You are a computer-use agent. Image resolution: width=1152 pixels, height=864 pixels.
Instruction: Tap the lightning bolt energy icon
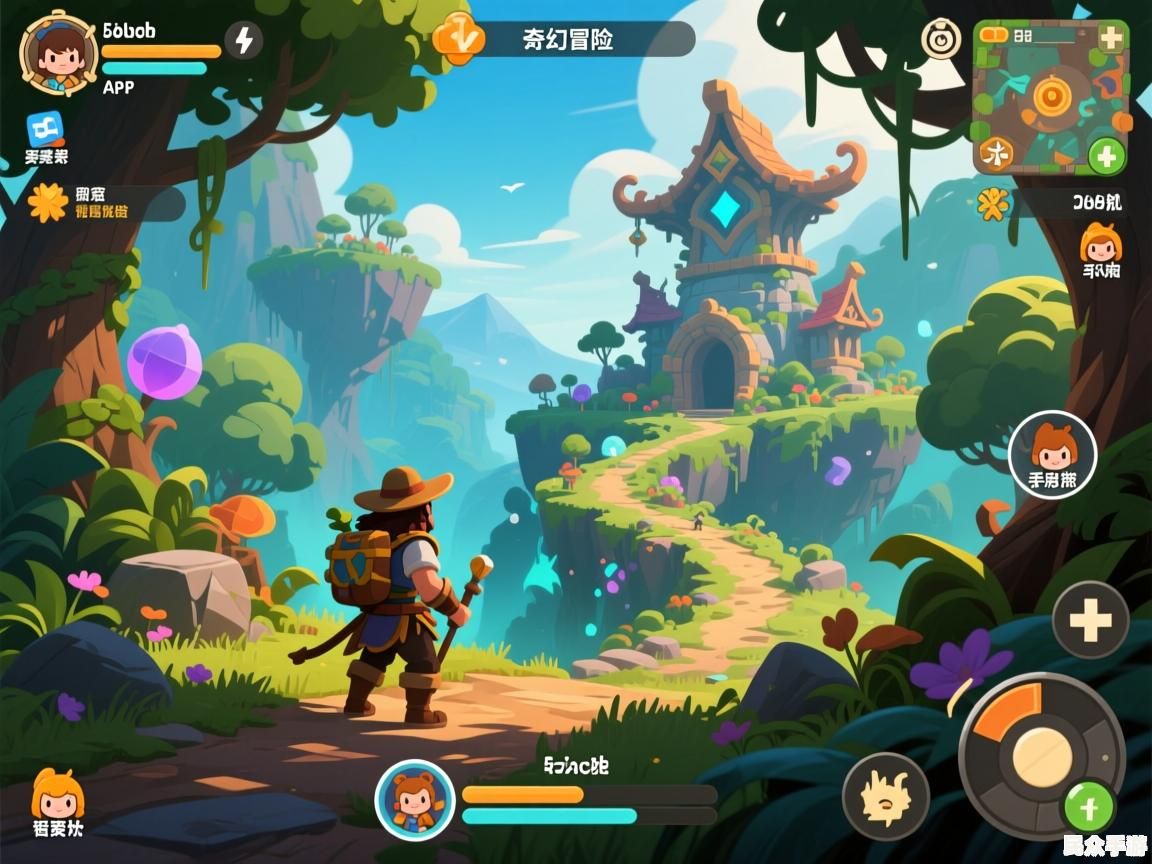(243, 41)
